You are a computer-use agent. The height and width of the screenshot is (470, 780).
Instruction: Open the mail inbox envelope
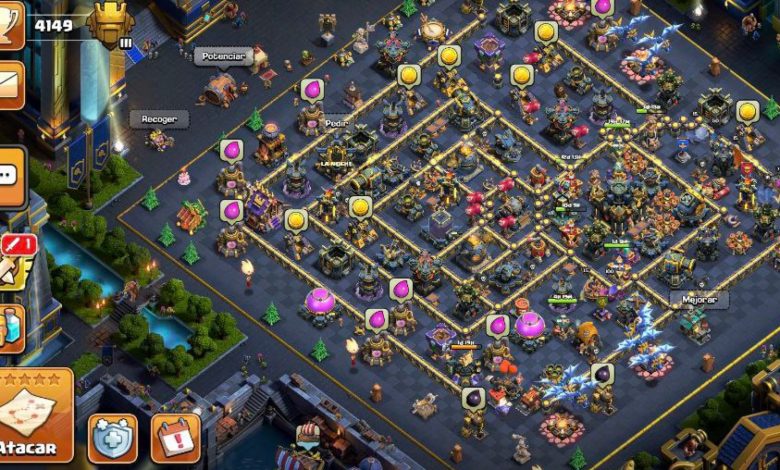click(10, 83)
